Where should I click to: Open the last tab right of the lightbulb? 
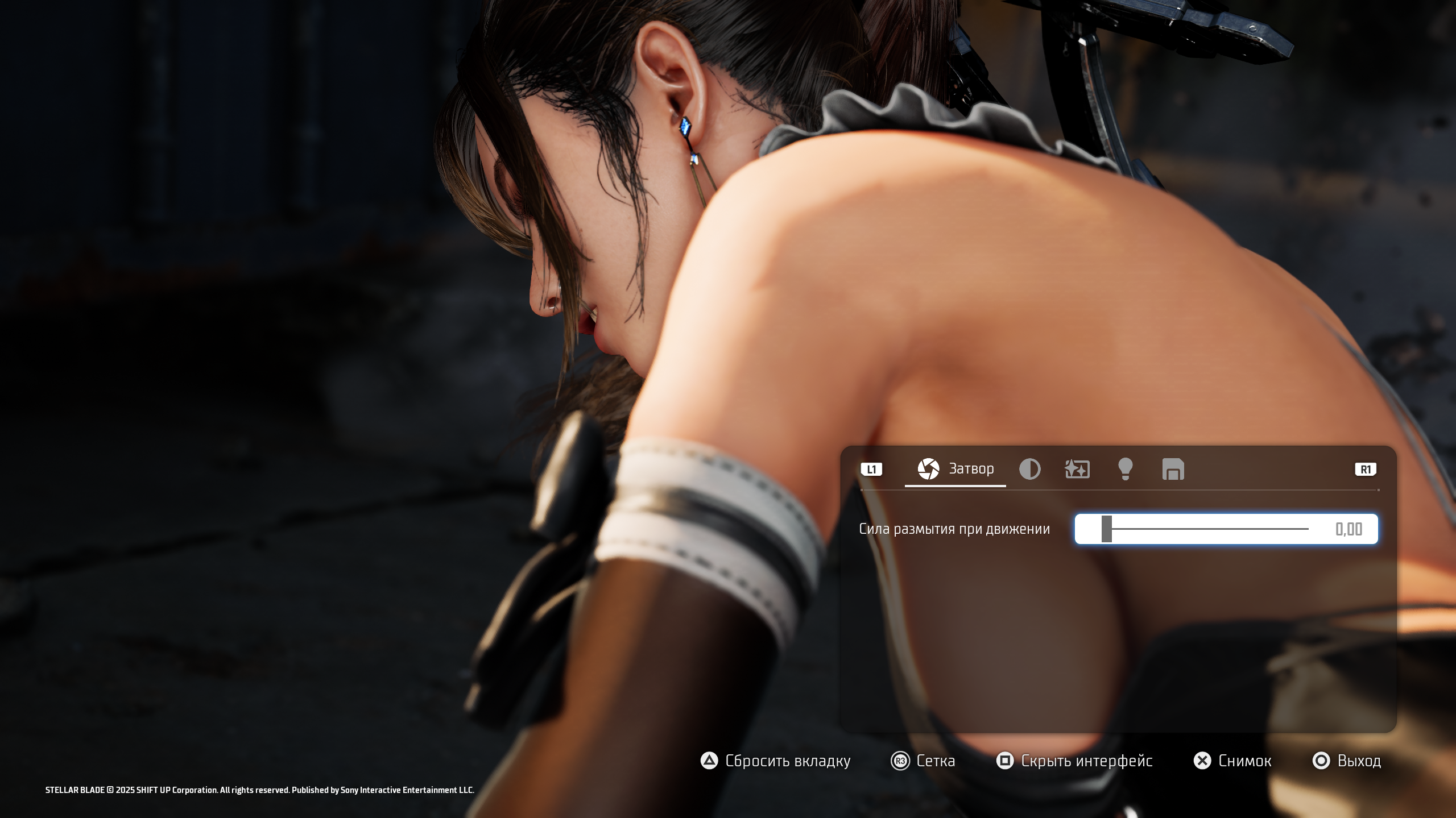click(1173, 470)
